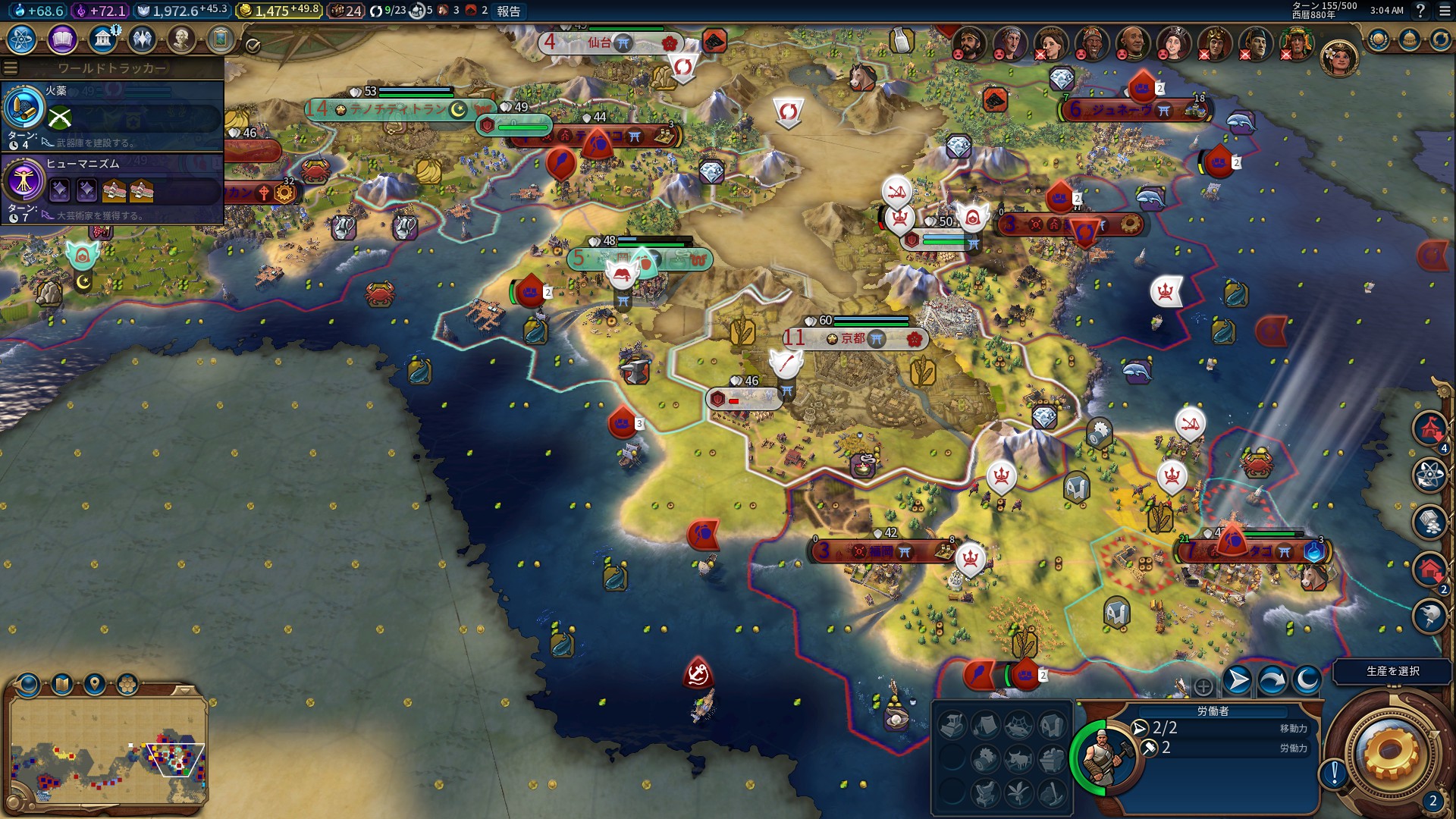
Task: Open the main game menu hamburger button
Action: [x=1444, y=11]
